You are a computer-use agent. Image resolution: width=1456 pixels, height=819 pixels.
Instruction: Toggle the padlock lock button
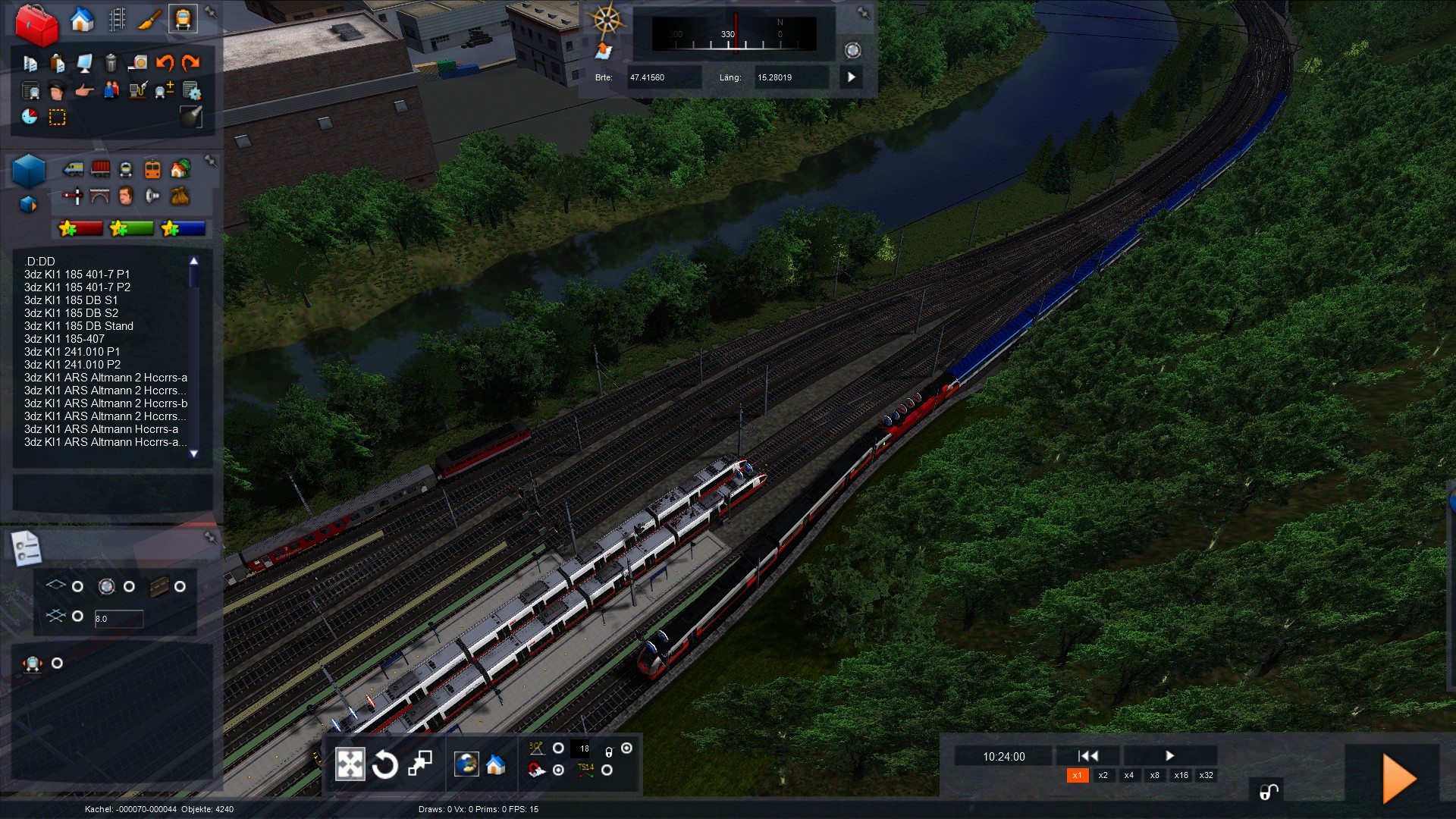[x=1269, y=792]
